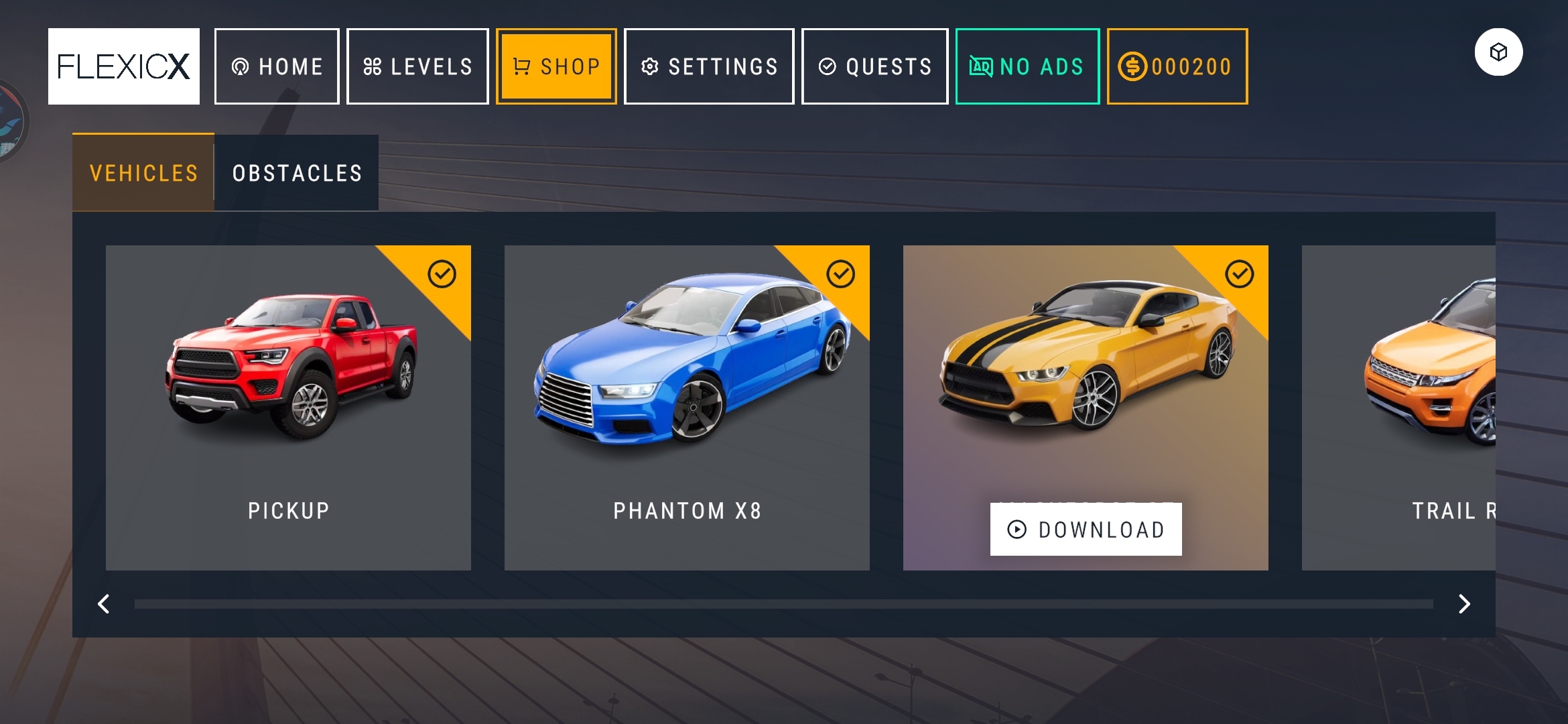
Task: View the Quests menu
Action: click(x=874, y=66)
